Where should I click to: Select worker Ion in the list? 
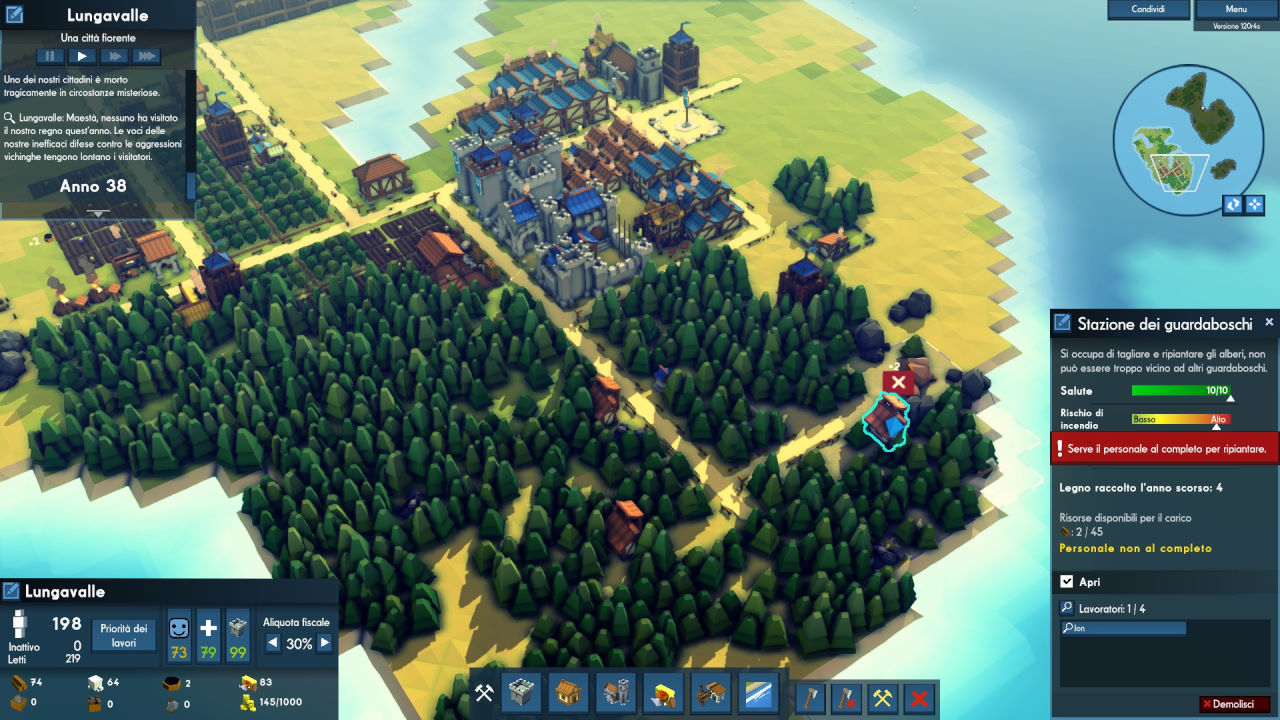point(1123,628)
